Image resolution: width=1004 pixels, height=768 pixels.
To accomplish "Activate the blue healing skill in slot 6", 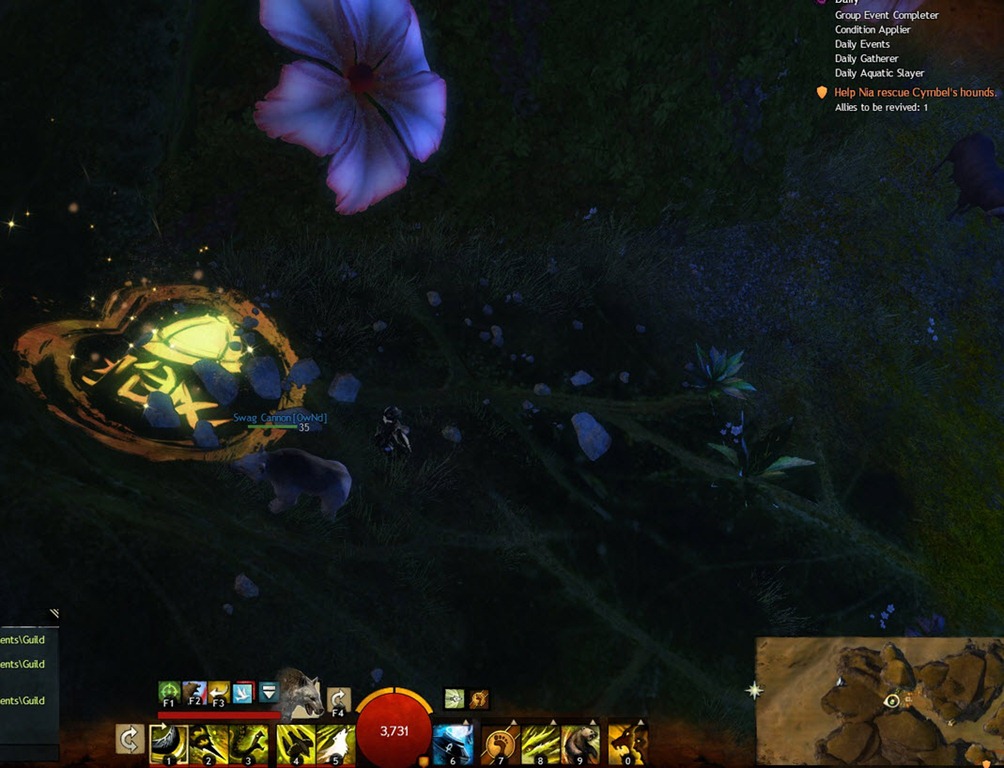I will 452,743.
